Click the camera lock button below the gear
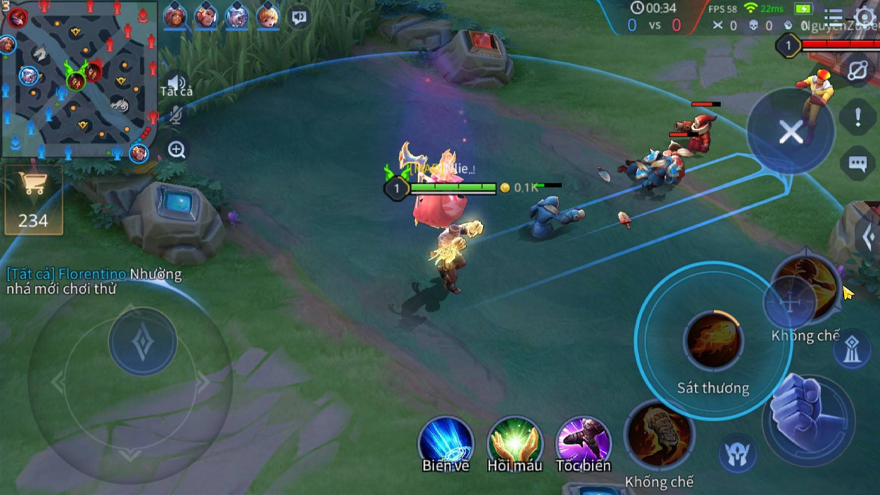The height and width of the screenshot is (495, 880). (x=858, y=69)
